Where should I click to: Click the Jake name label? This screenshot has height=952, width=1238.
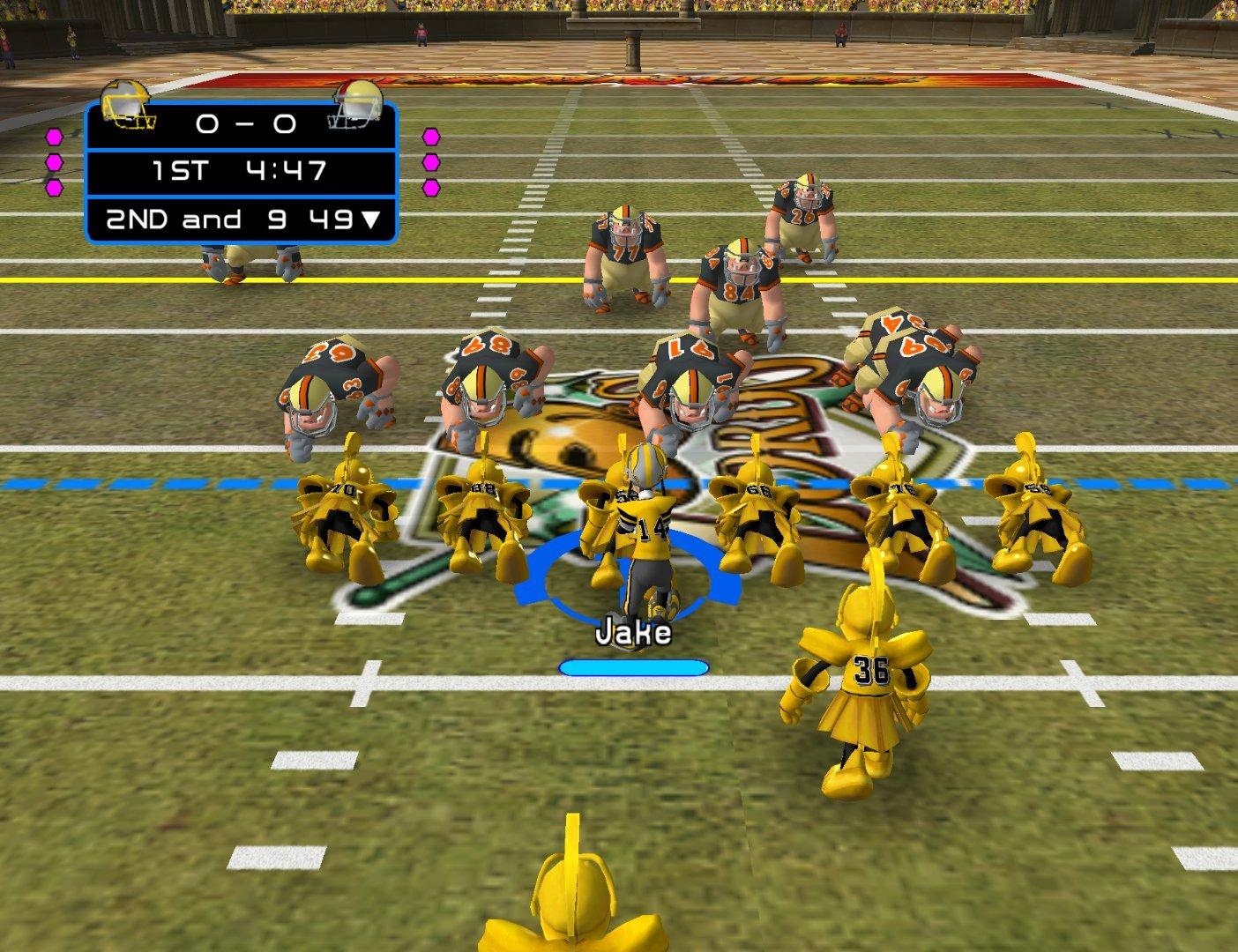click(633, 629)
